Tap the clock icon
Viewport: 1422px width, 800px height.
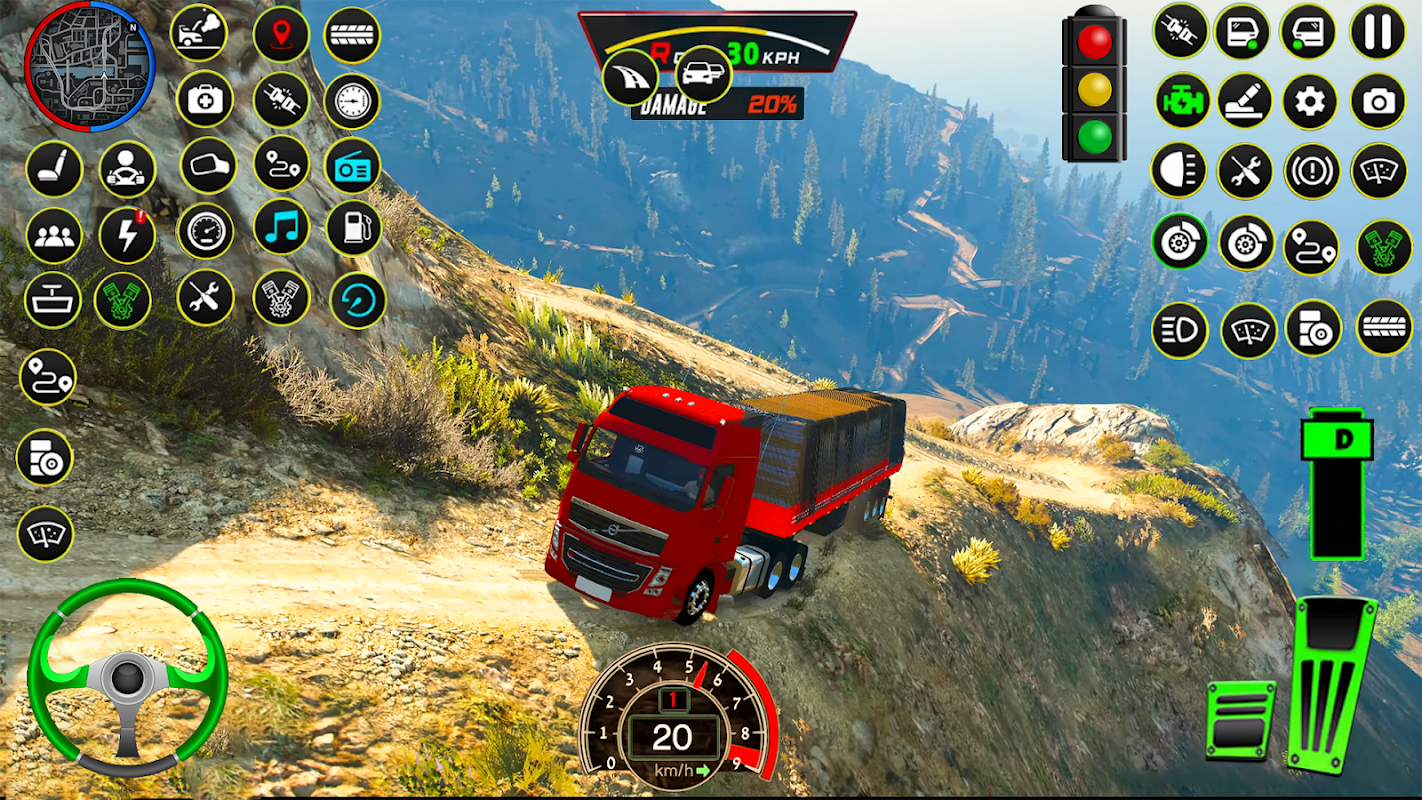coord(352,101)
